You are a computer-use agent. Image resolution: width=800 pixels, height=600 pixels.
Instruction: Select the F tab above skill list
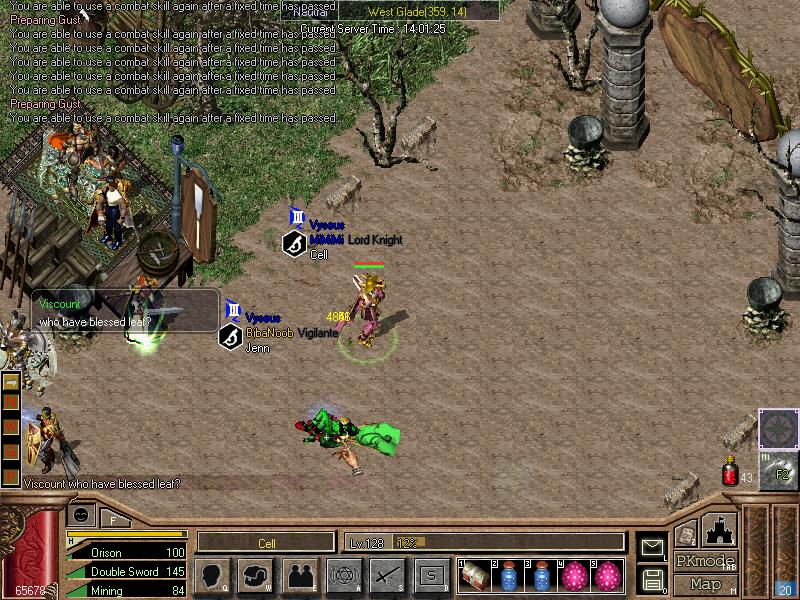pos(113,519)
